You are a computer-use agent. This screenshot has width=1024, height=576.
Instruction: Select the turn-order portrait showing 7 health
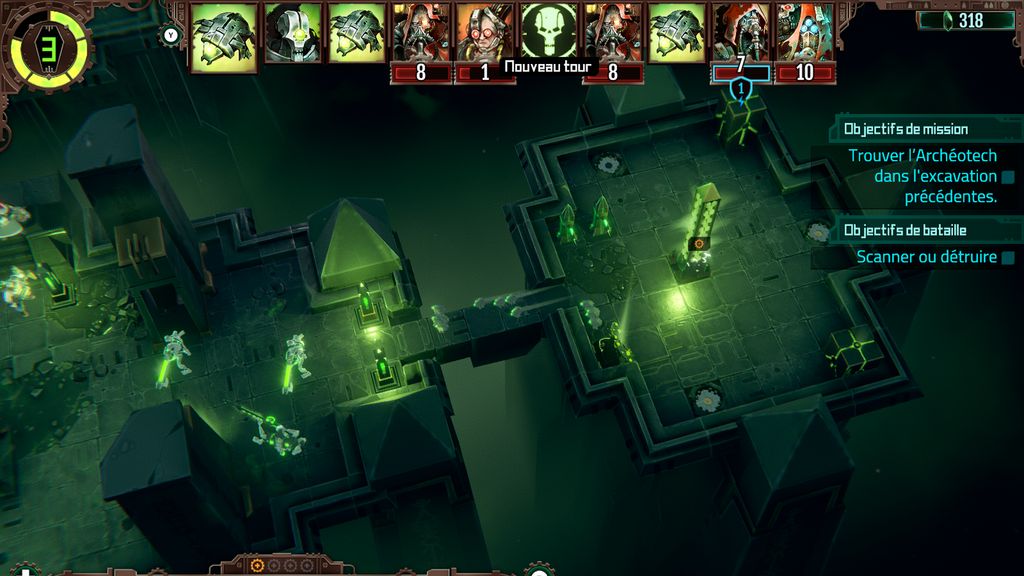coord(741,32)
